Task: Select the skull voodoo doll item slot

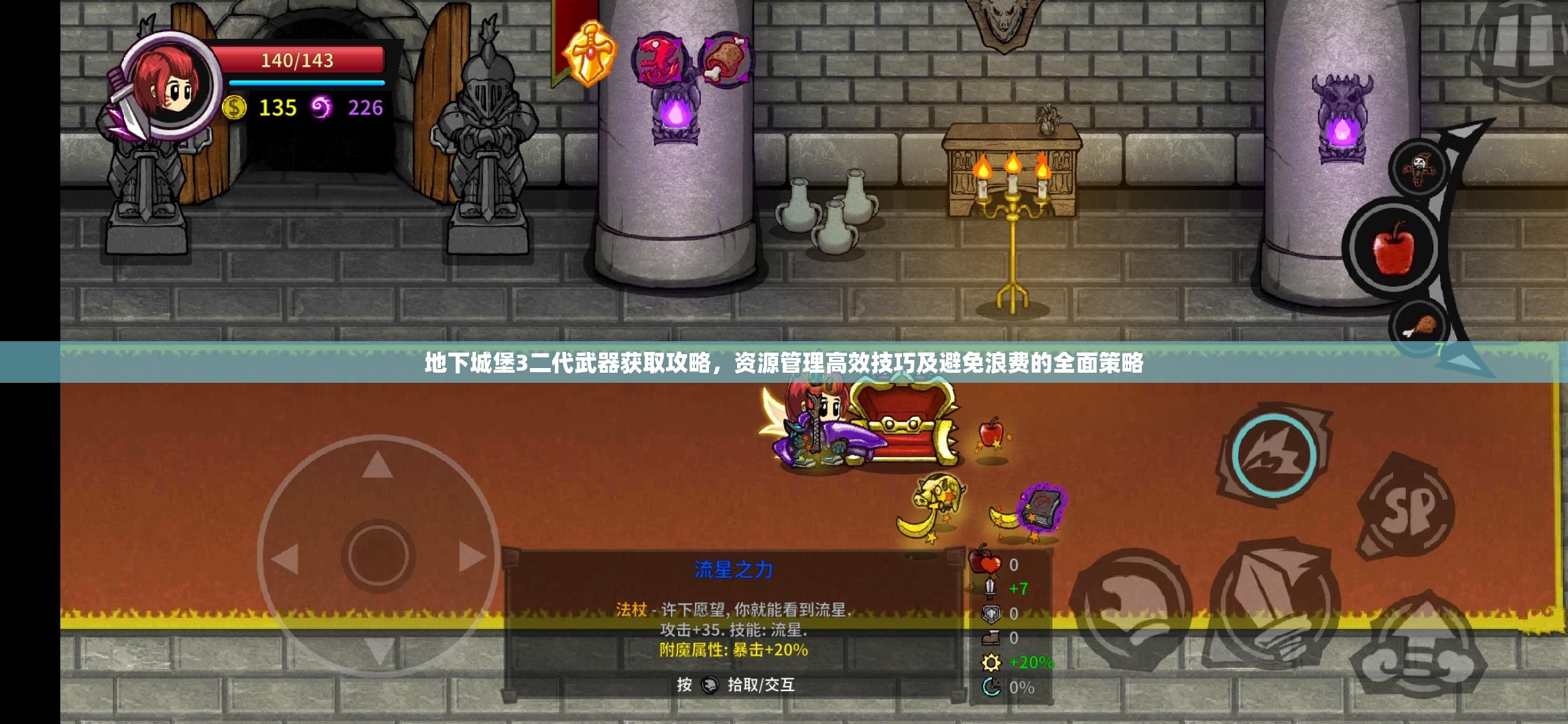Action: [x=1419, y=168]
